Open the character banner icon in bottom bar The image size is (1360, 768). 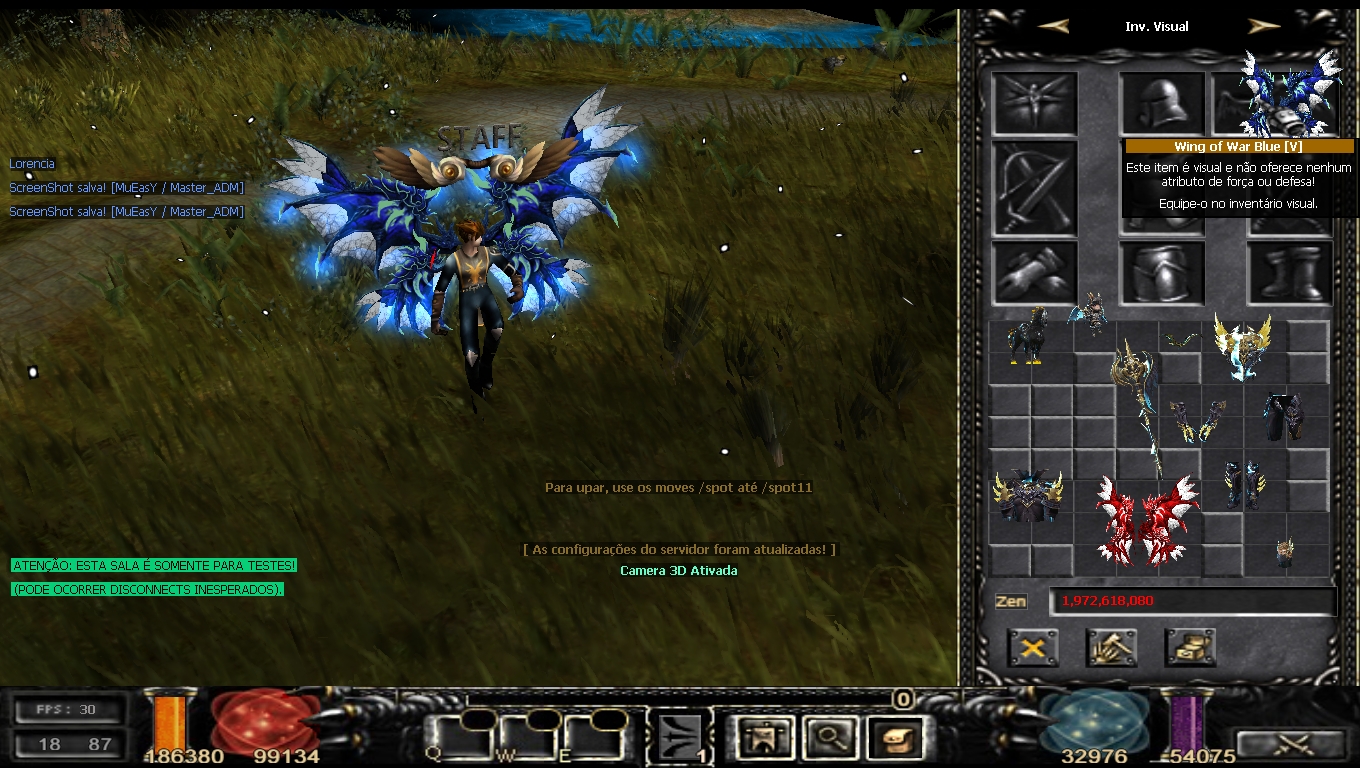coord(765,739)
